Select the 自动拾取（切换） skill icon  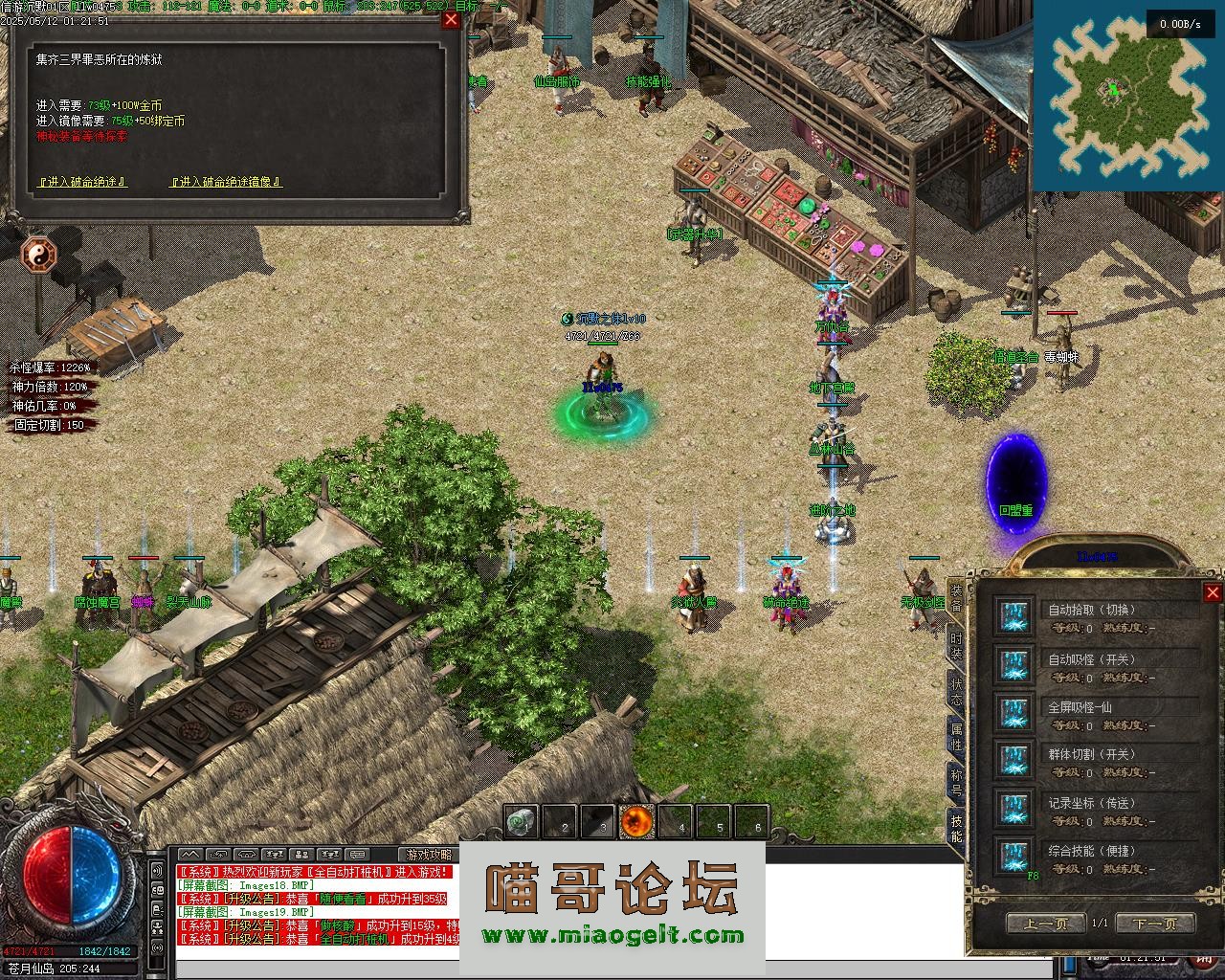(1013, 617)
